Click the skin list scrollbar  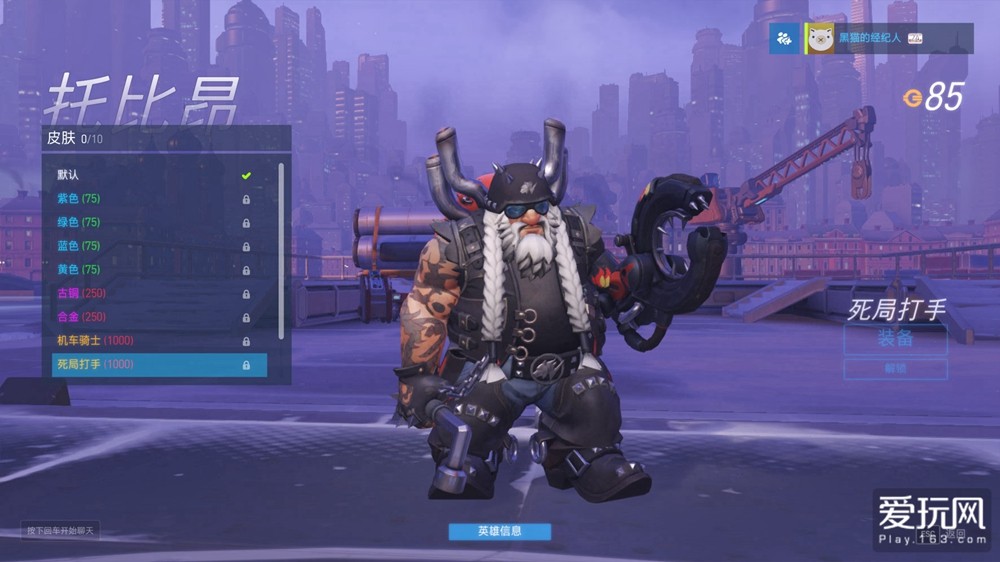[x=281, y=250]
